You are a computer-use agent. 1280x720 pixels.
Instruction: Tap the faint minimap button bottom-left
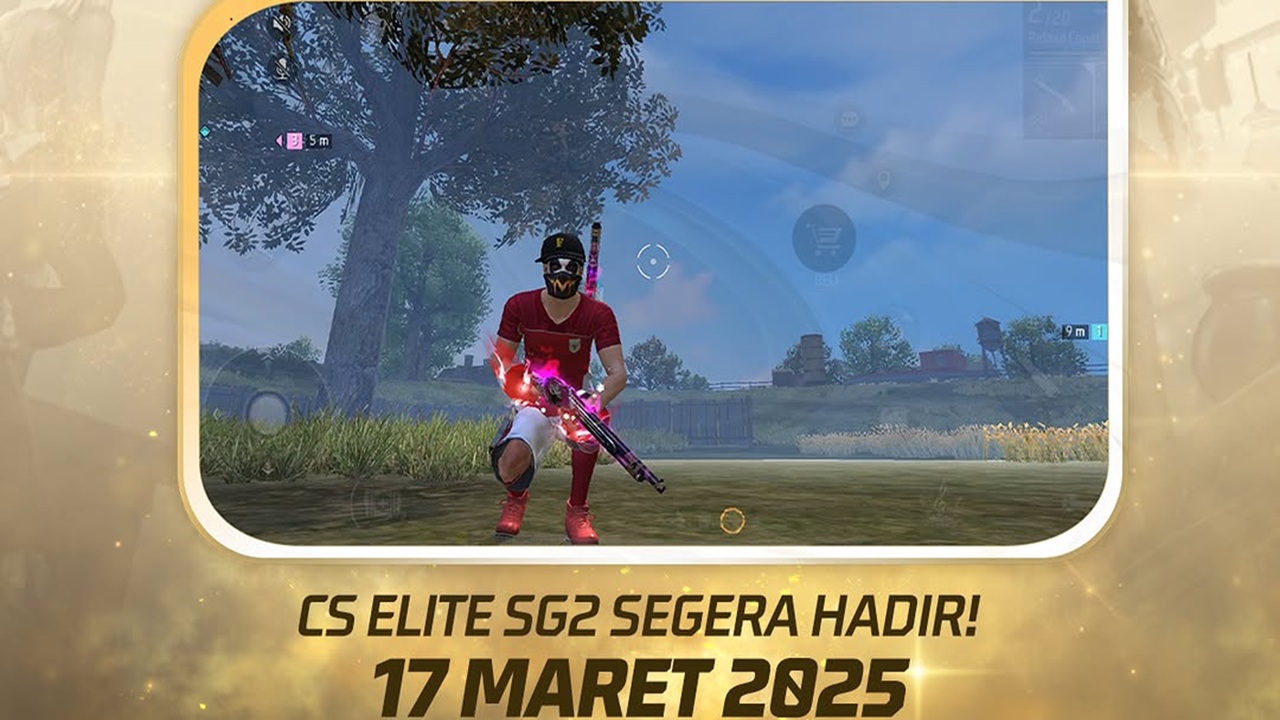(x=377, y=505)
